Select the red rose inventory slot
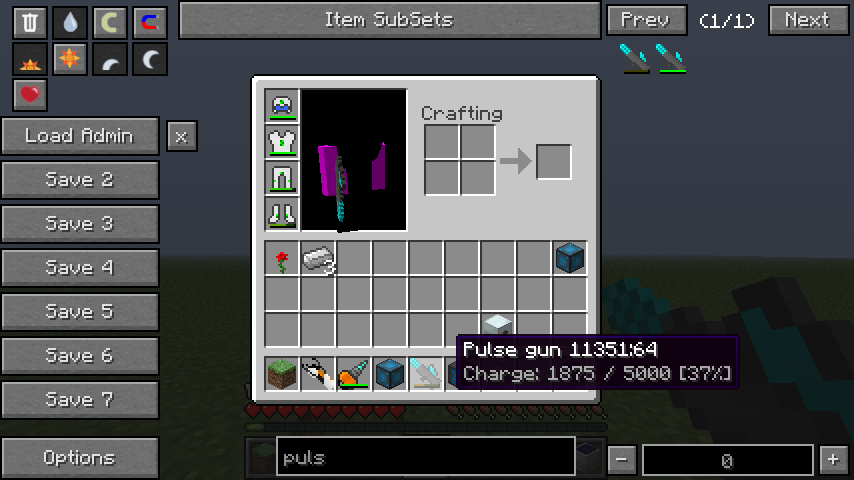 282,259
